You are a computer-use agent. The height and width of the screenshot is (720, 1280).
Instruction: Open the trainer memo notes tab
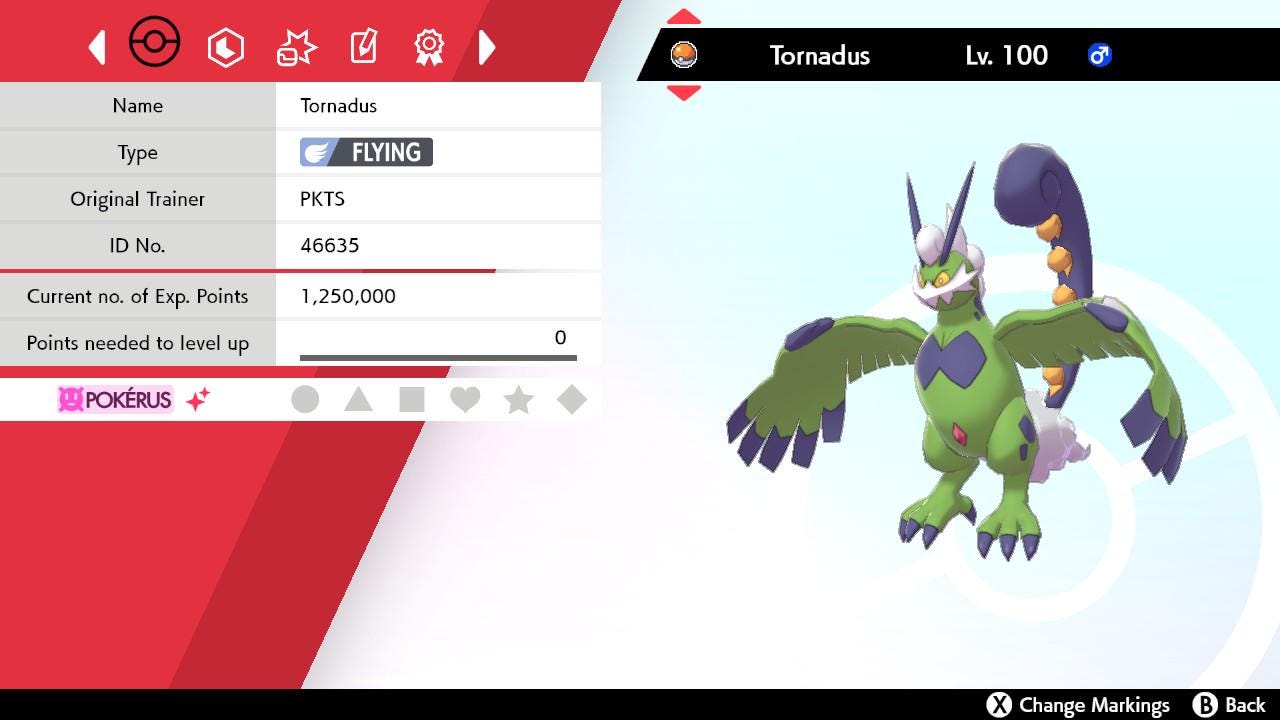click(363, 47)
